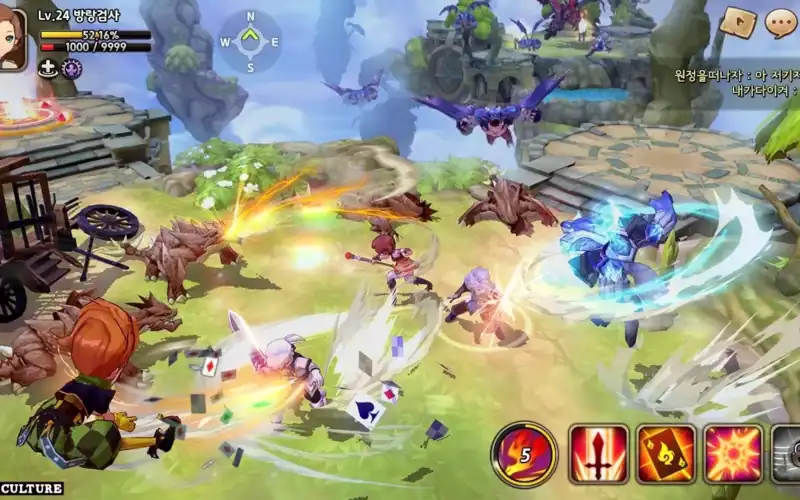Click the compass minimap
Image resolution: width=800 pixels, height=500 pixels.
tap(249, 42)
